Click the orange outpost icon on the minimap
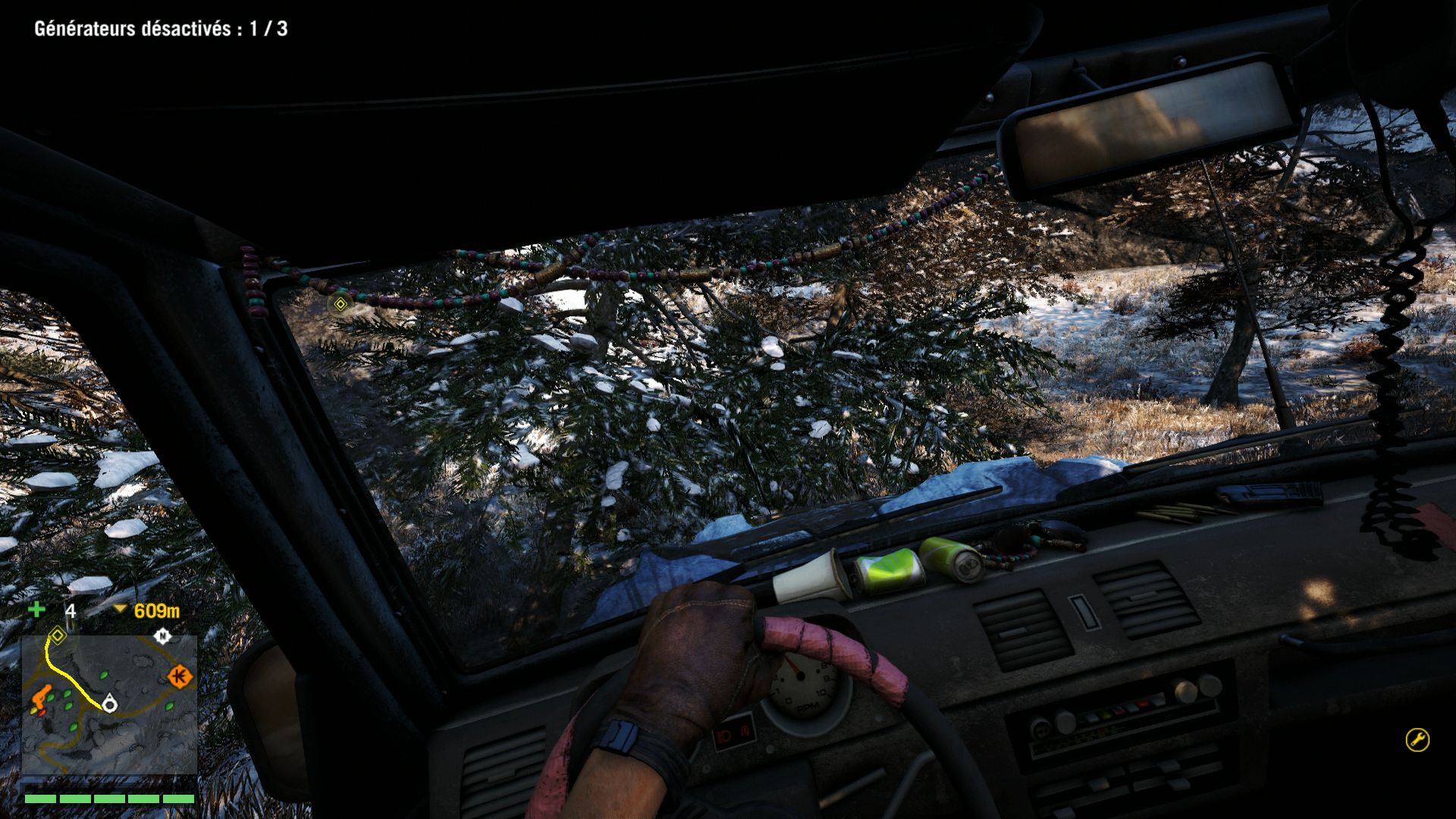This screenshot has width=1456, height=819. point(180,676)
